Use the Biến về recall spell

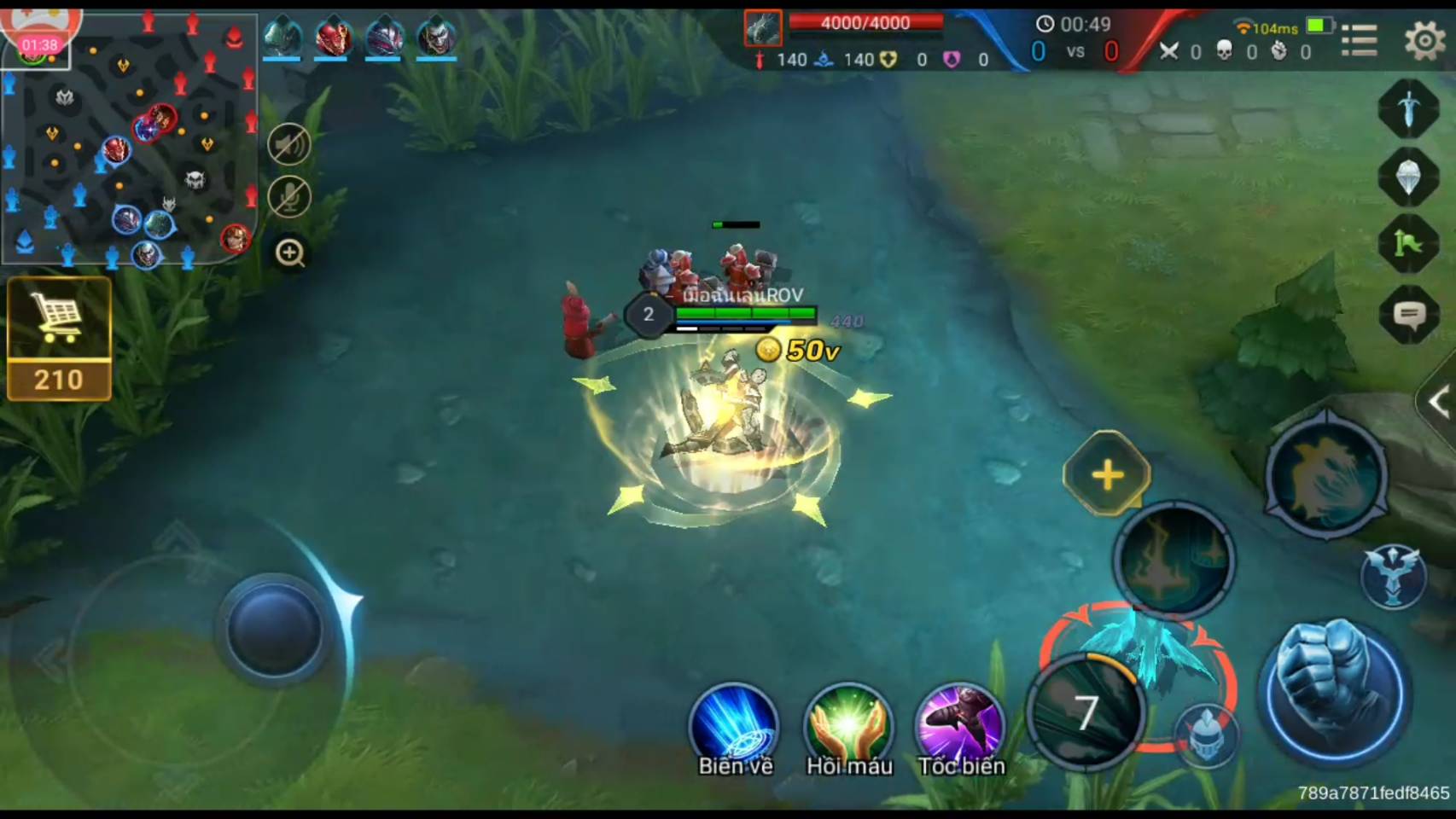click(x=734, y=725)
